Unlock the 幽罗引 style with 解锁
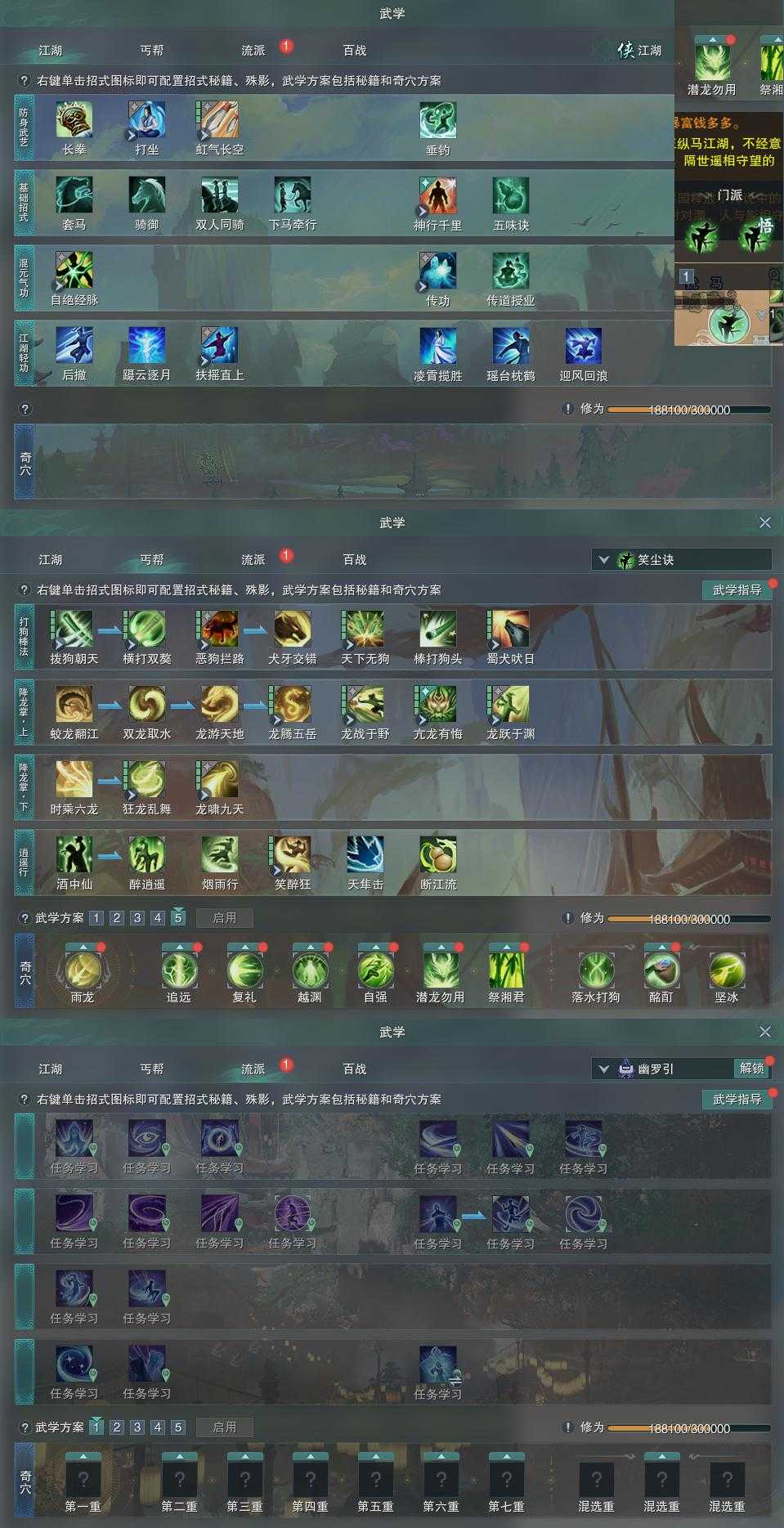The image size is (784, 1528). [751, 1068]
